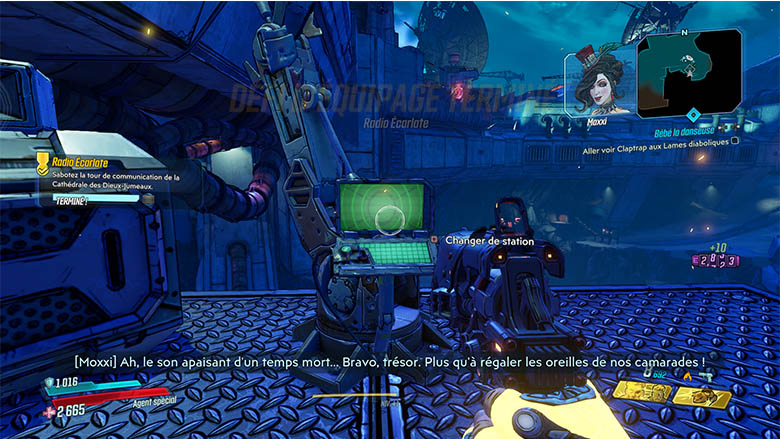This screenshot has width=780, height=439.
Task: Tick the Claptrap objective checkbox
Action: pos(735,141)
